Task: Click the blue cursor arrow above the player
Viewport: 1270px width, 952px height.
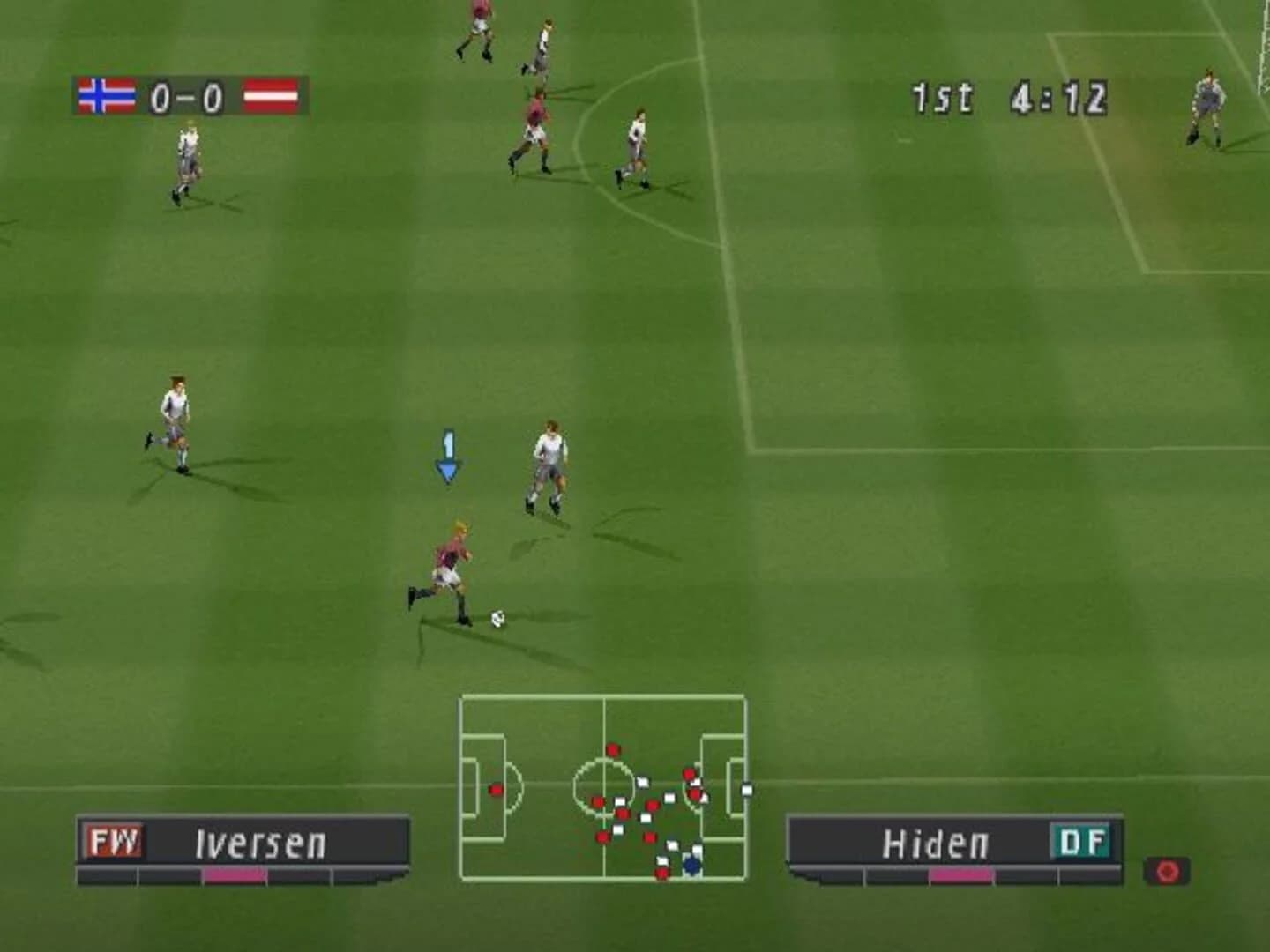Action: pos(448,455)
